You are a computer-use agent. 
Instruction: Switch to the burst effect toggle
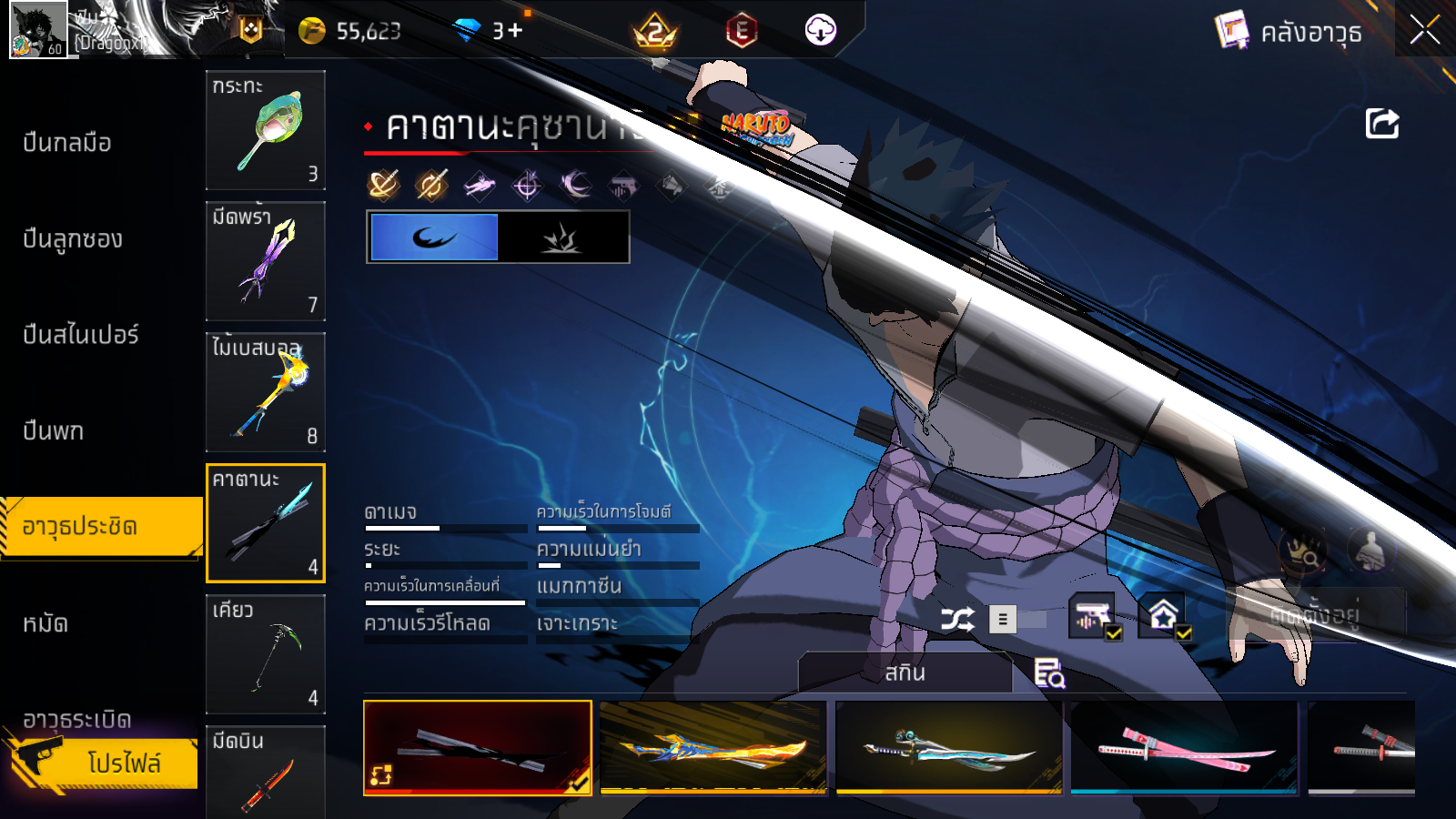(562, 238)
